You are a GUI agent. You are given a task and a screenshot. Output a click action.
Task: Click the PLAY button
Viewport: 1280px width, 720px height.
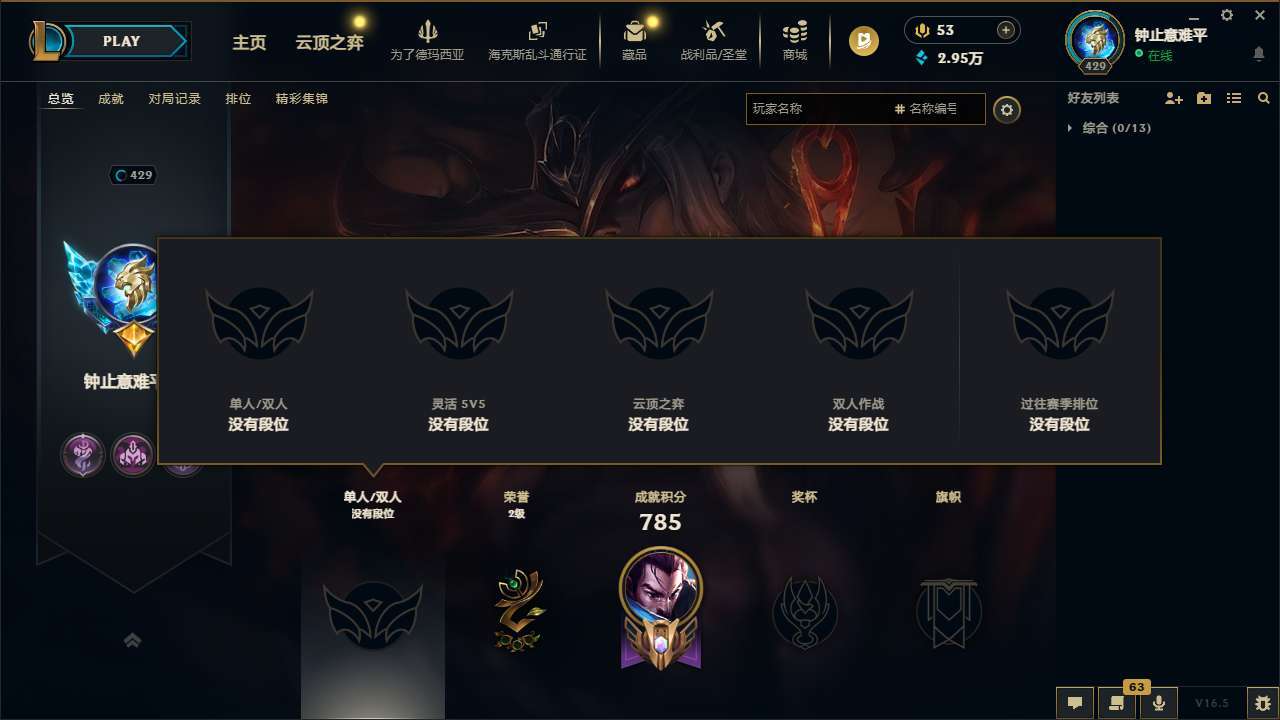click(x=122, y=41)
